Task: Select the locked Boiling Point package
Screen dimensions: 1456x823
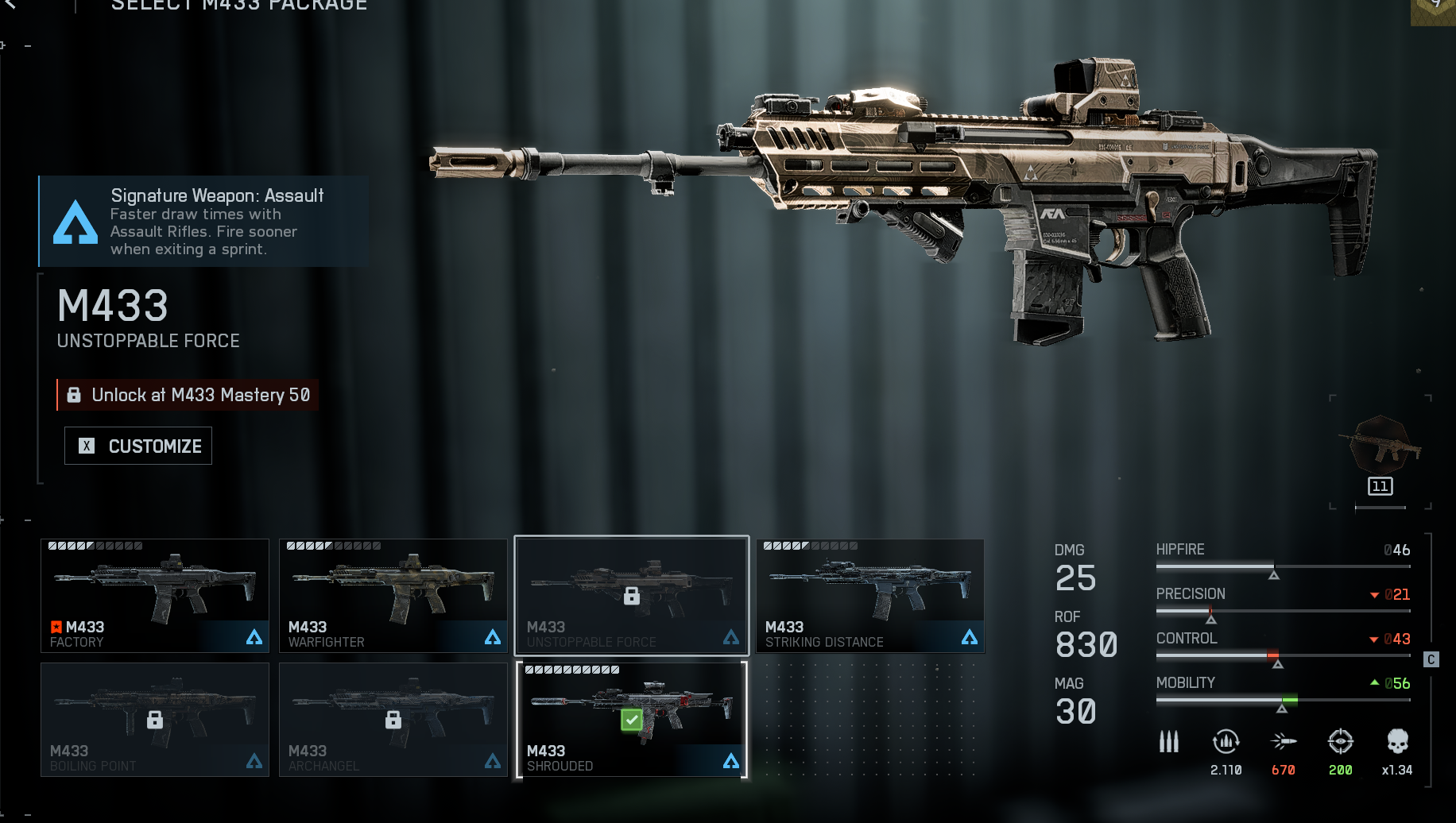Action: [155, 720]
